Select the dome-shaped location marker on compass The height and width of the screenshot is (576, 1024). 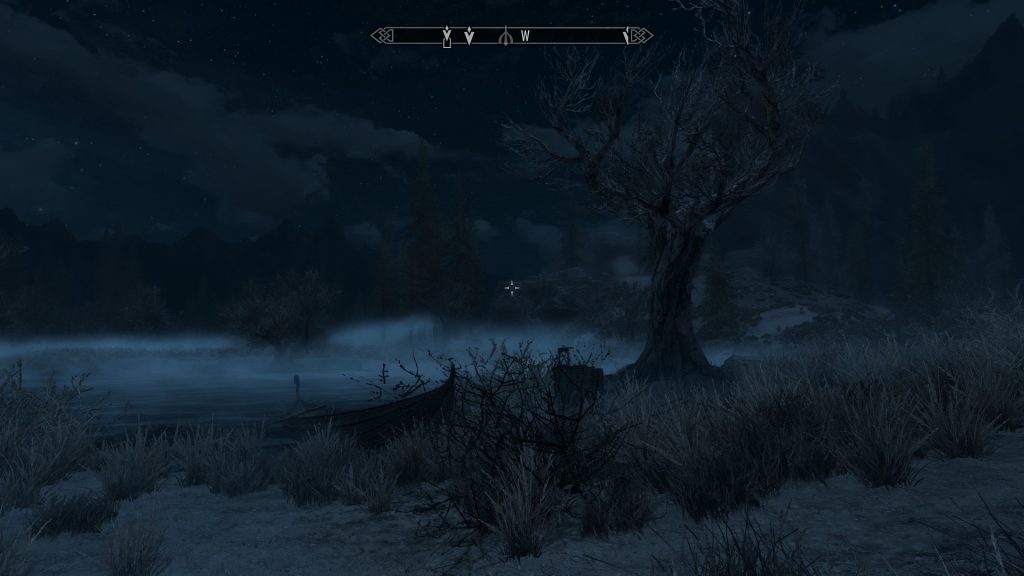506,36
